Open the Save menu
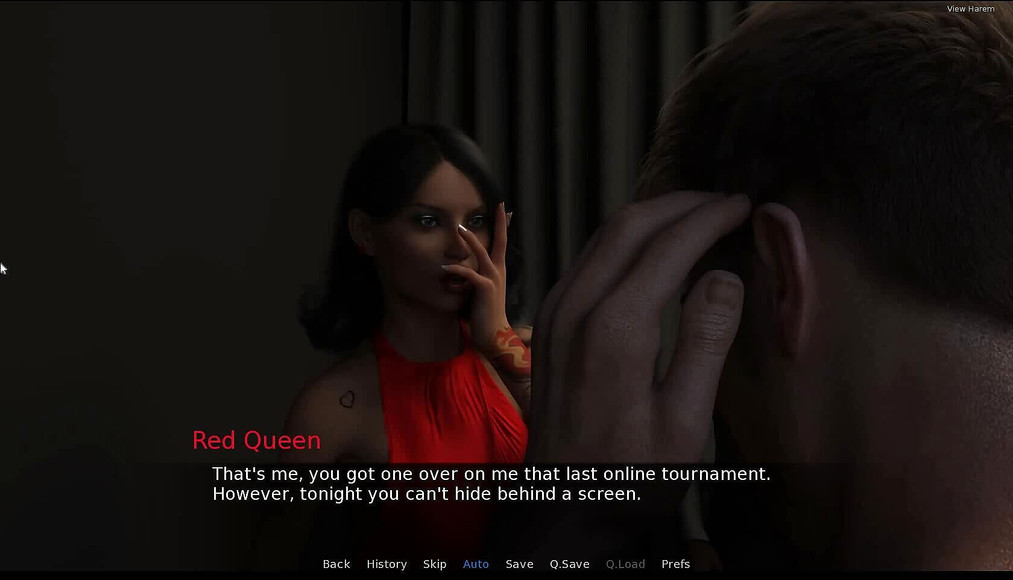This screenshot has height=580, width=1013. (519, 564)
